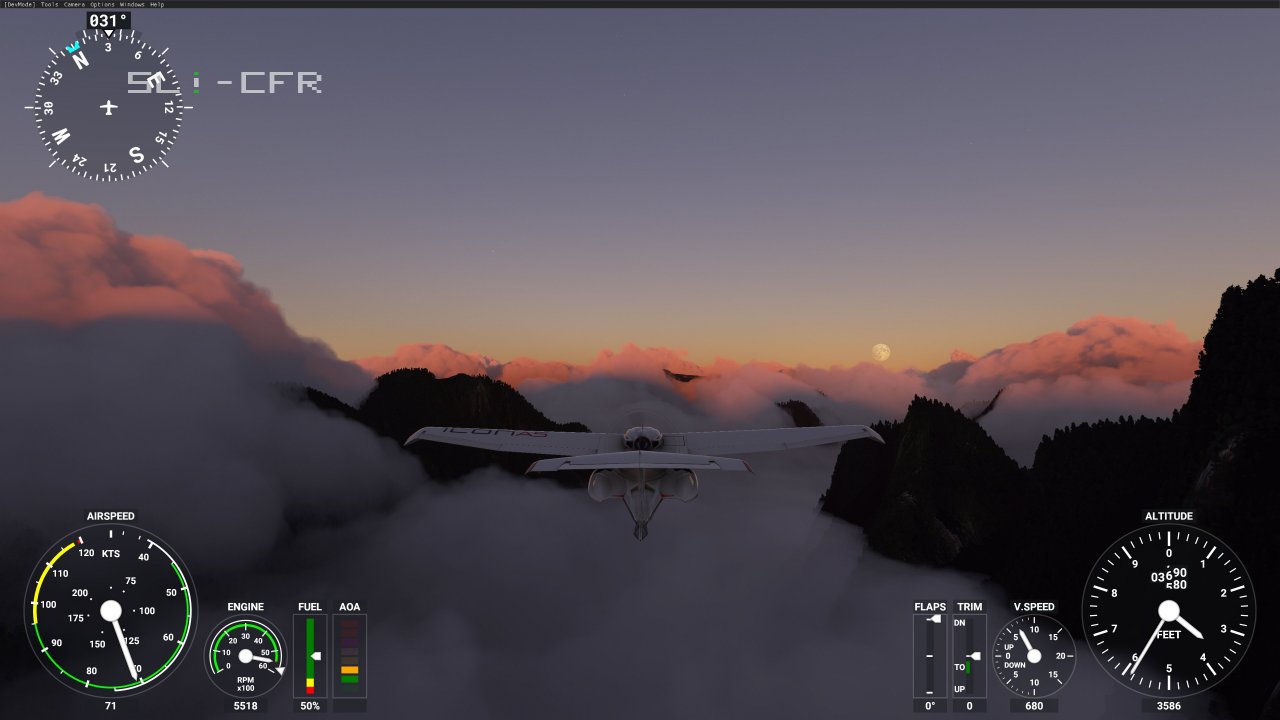Image resolution: width=1280 pixels, height=720 pixels.
Task: Click the Fuel level indicator
Action: coord(308,657)
